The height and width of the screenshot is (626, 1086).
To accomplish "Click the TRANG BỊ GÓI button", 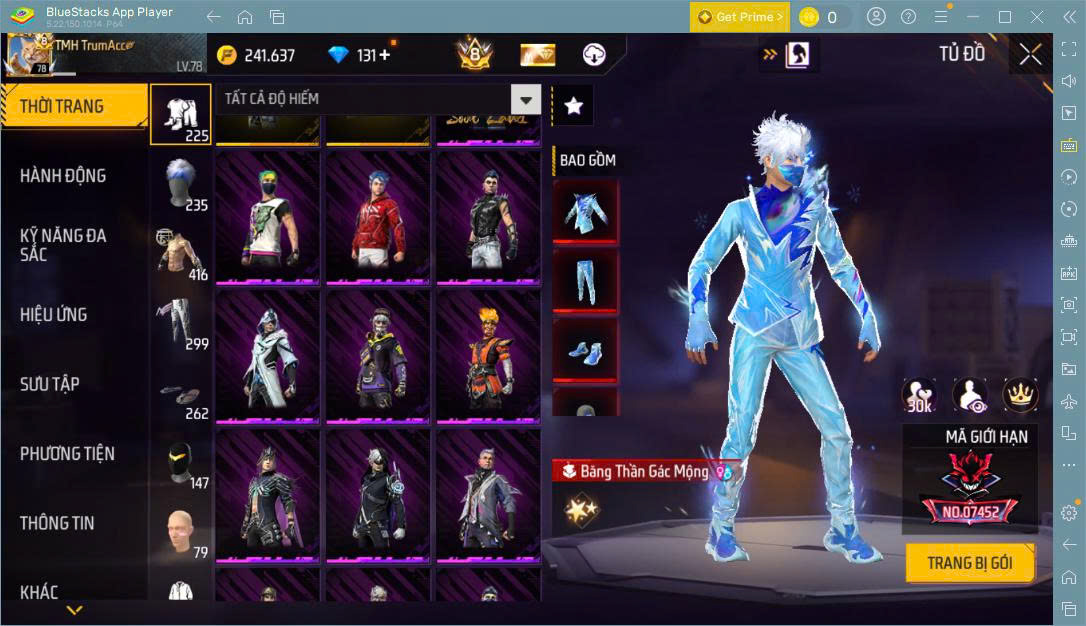I will pos(969,563).
